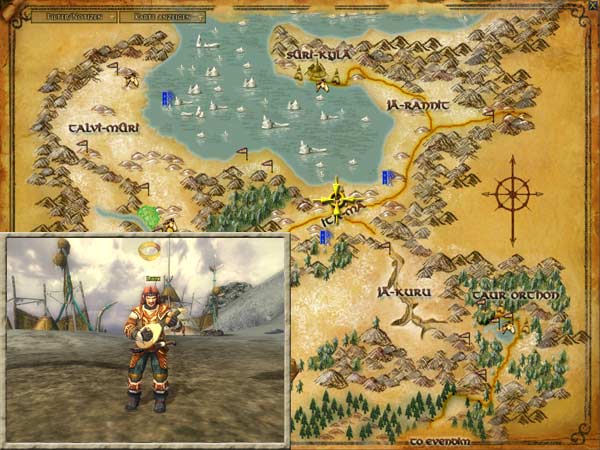The width and height of the screenshot is (600, 450).
Task: Open the Karte anzeigen dropdown
Action: (x=162, y=17)
